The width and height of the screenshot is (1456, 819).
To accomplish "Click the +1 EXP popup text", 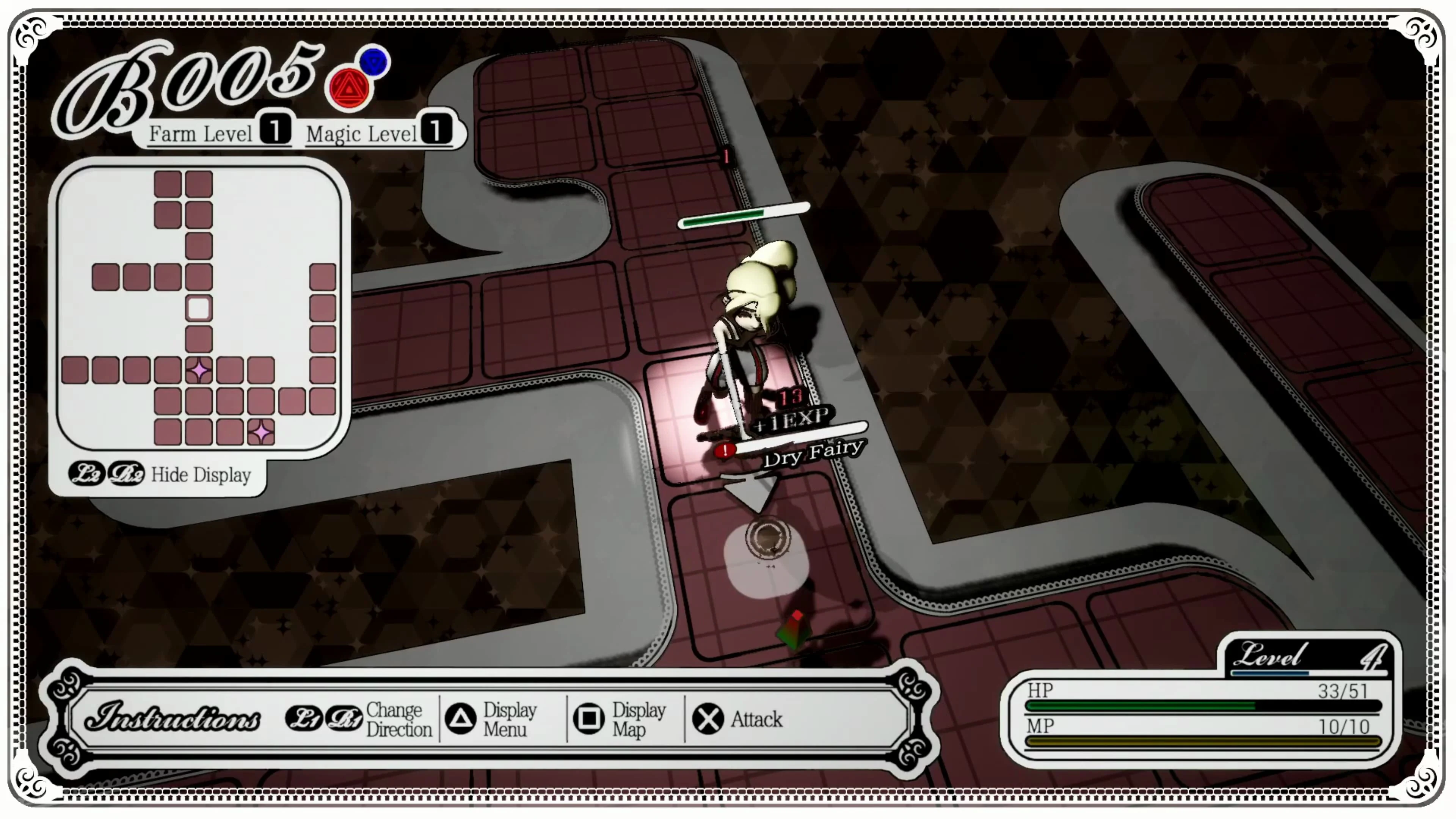I will [791, 418].
